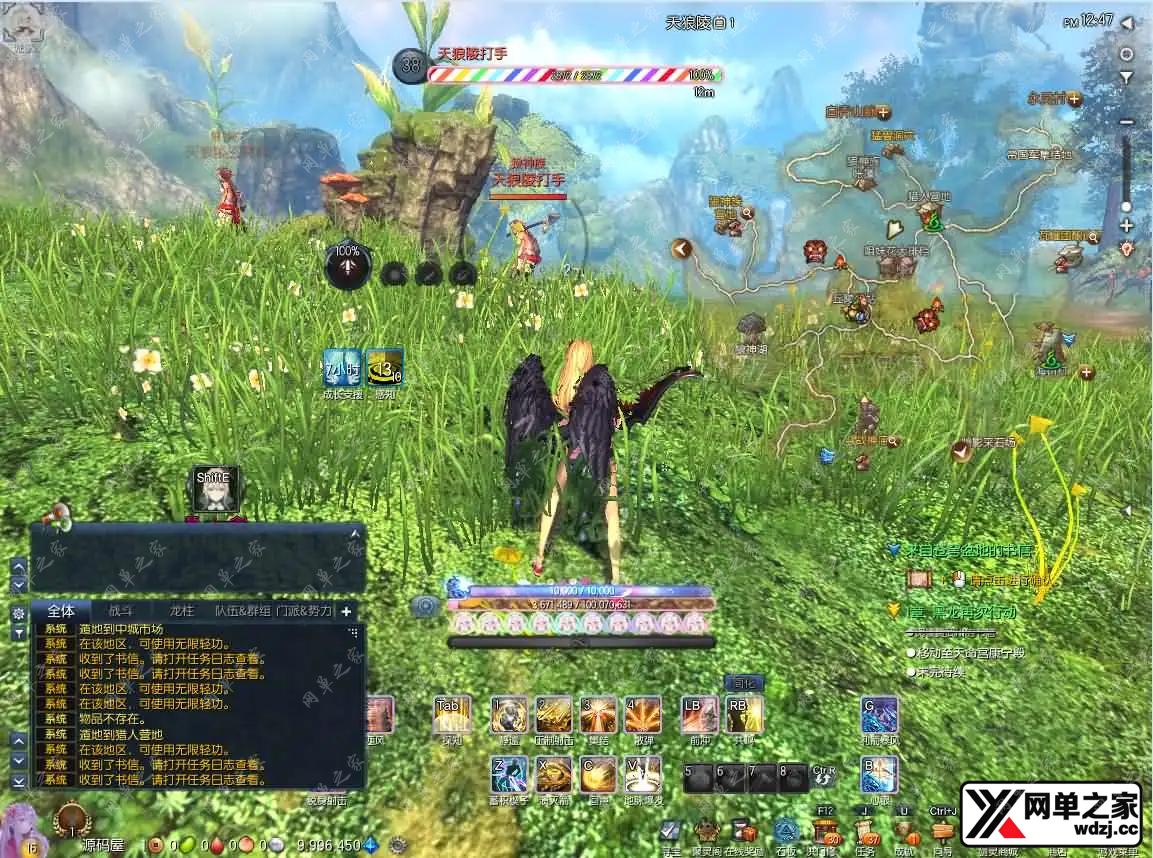Activate the Z skill icon

[509, 774]
